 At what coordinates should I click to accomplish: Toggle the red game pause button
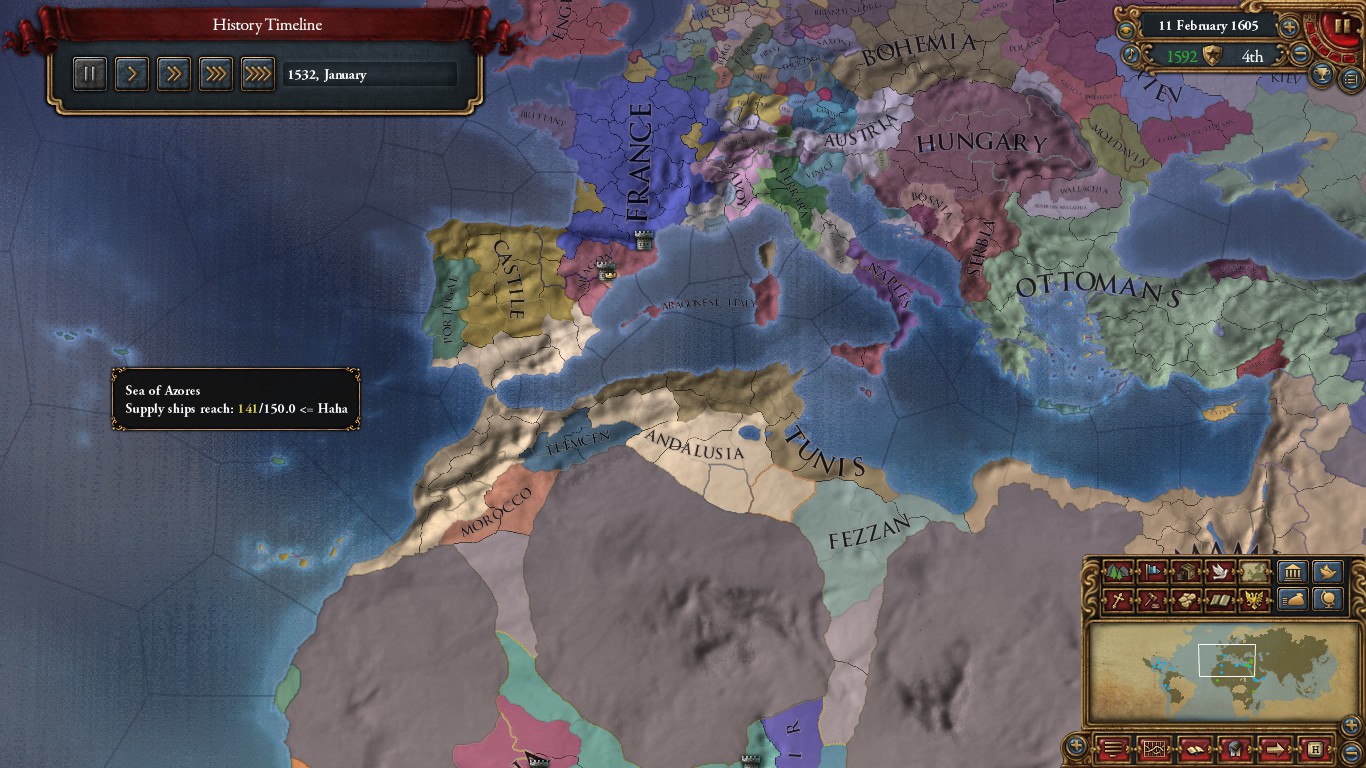(1339, 24)
